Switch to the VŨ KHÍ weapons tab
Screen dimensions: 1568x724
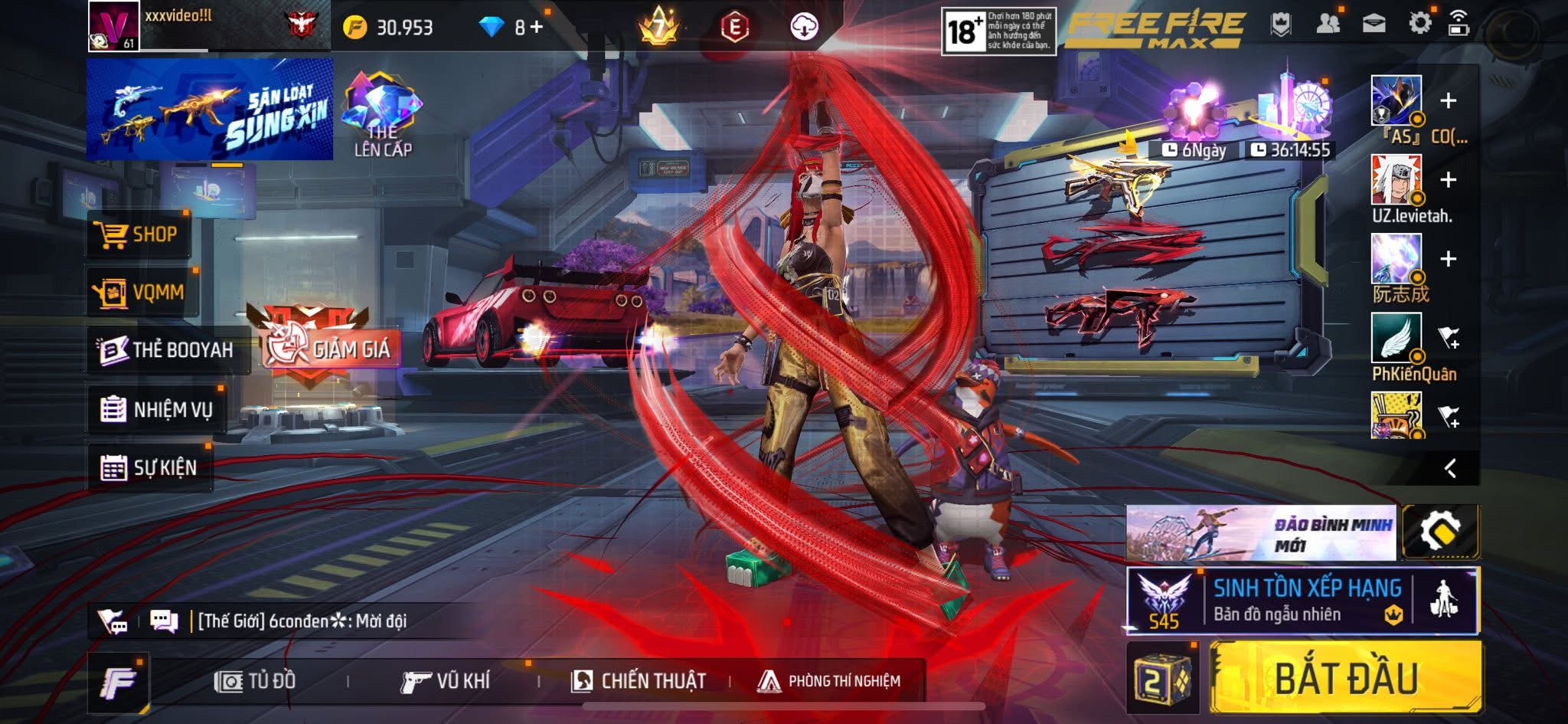(x=445, y=680)
